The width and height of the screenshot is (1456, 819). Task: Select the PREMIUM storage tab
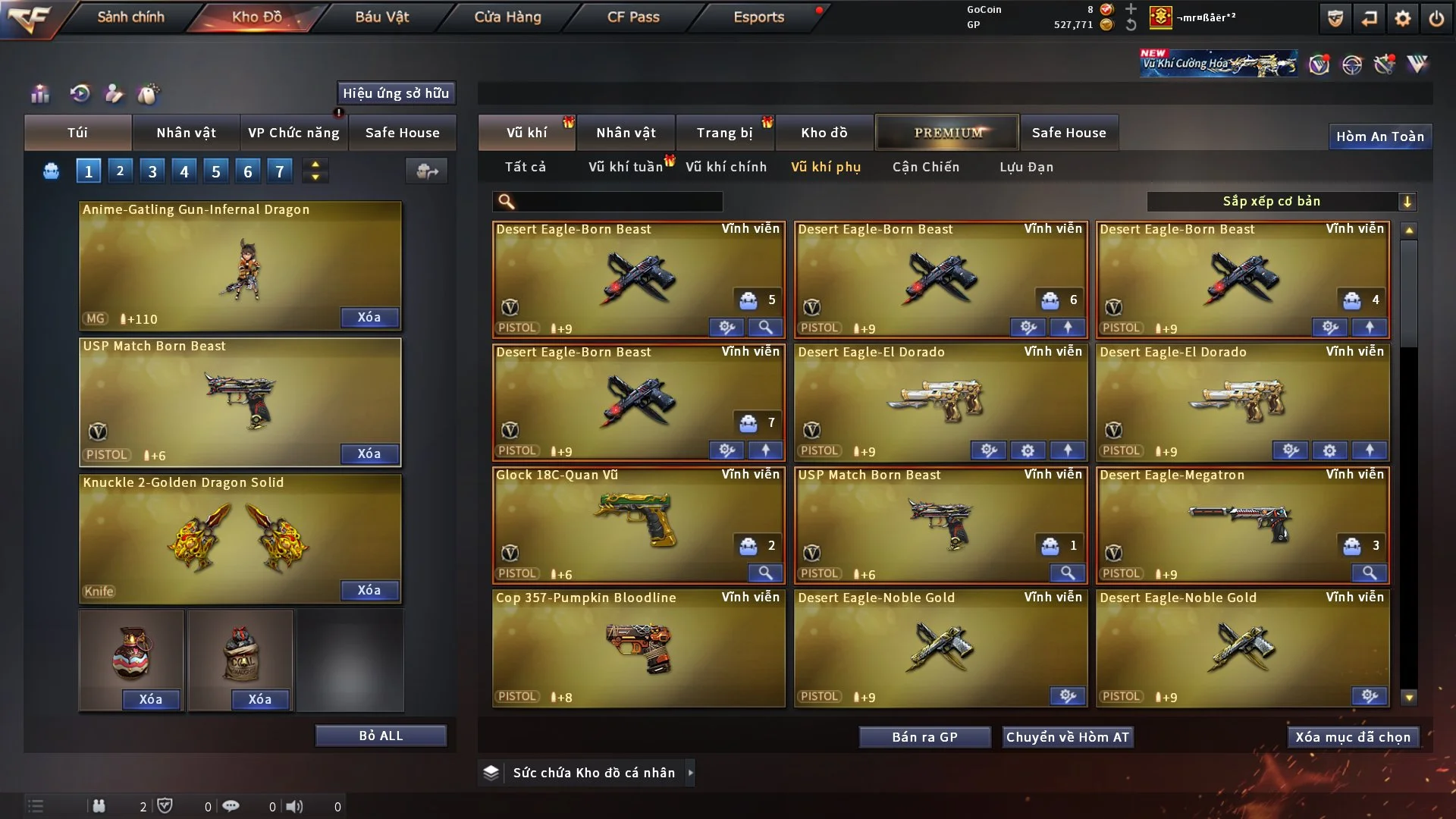(947, 133)
